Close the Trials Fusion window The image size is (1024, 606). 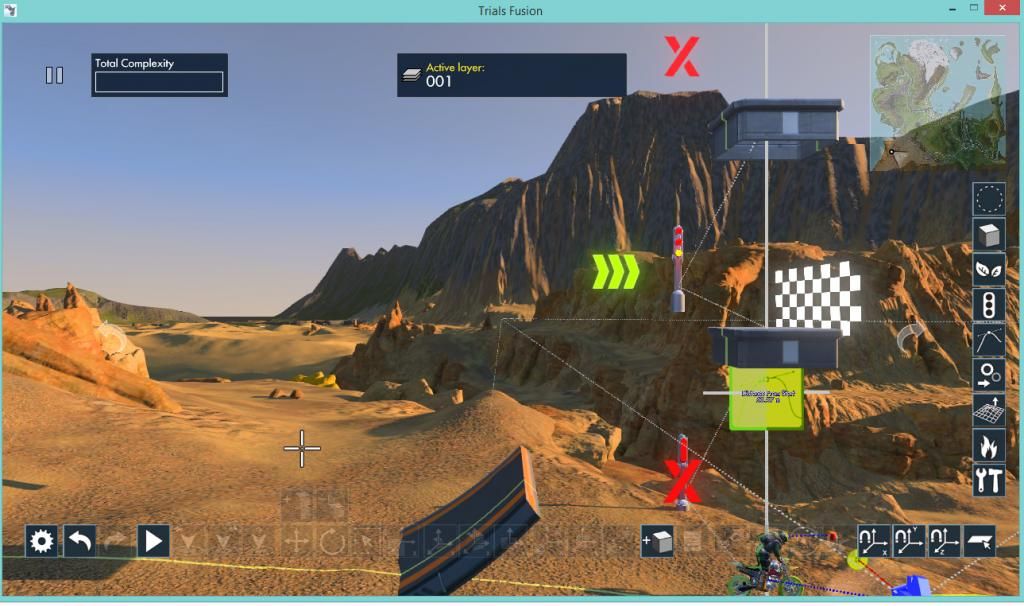click(x=1002, y=9)
